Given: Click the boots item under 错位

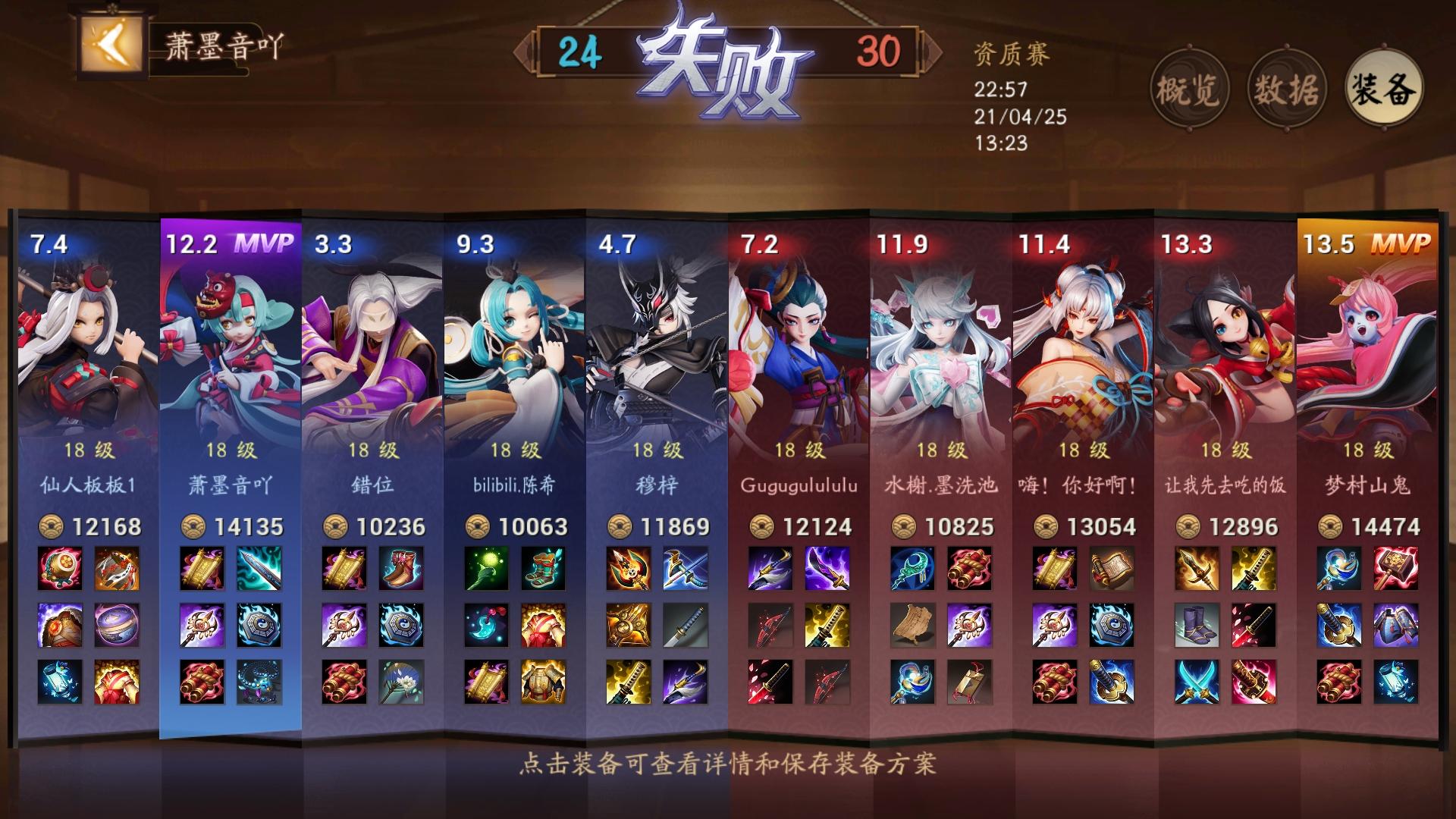Looking at the screenshot, I should click(400, 569).
